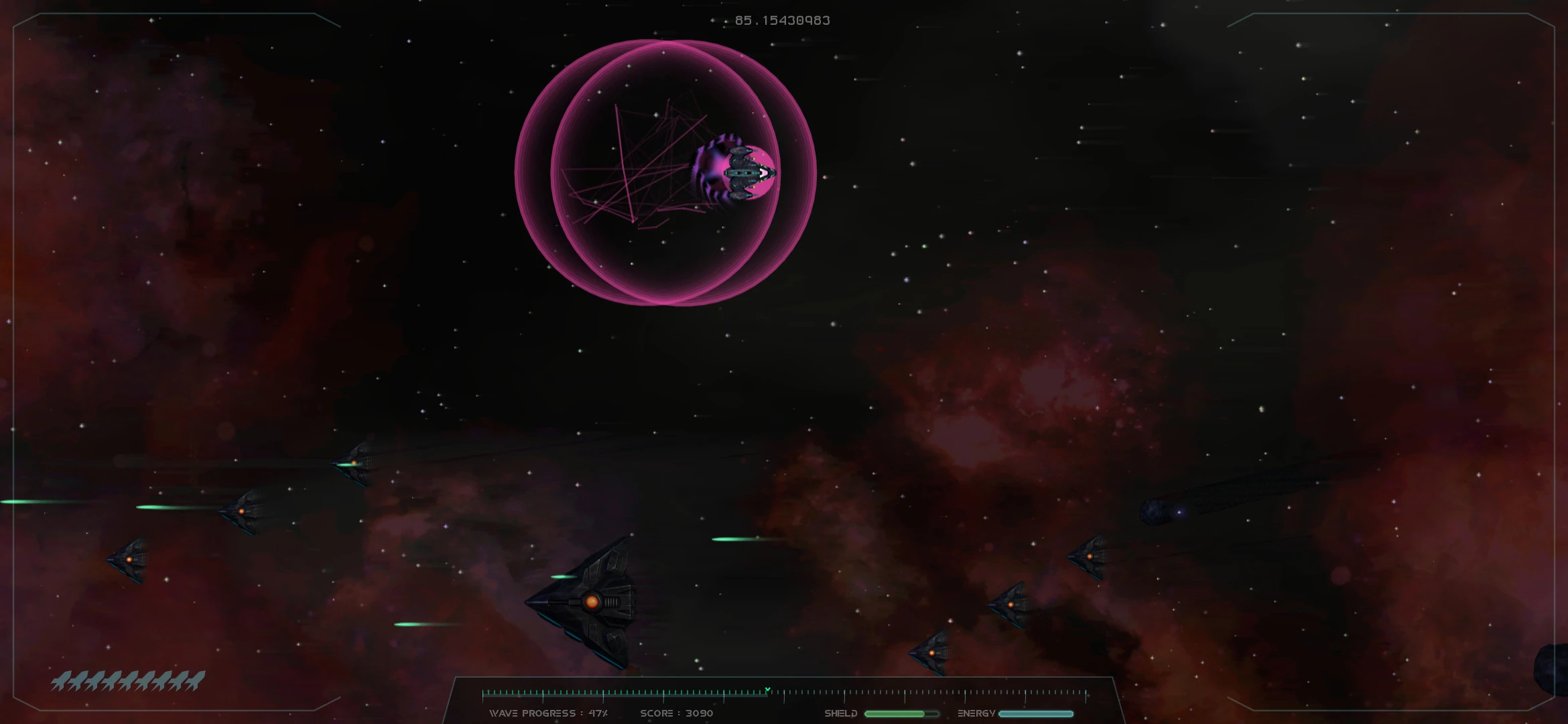Image resolution: width=1568 pixels, height=724 pixels.
Task: Toggle the ENERGY status indicator
Action: click(1035, 713)
